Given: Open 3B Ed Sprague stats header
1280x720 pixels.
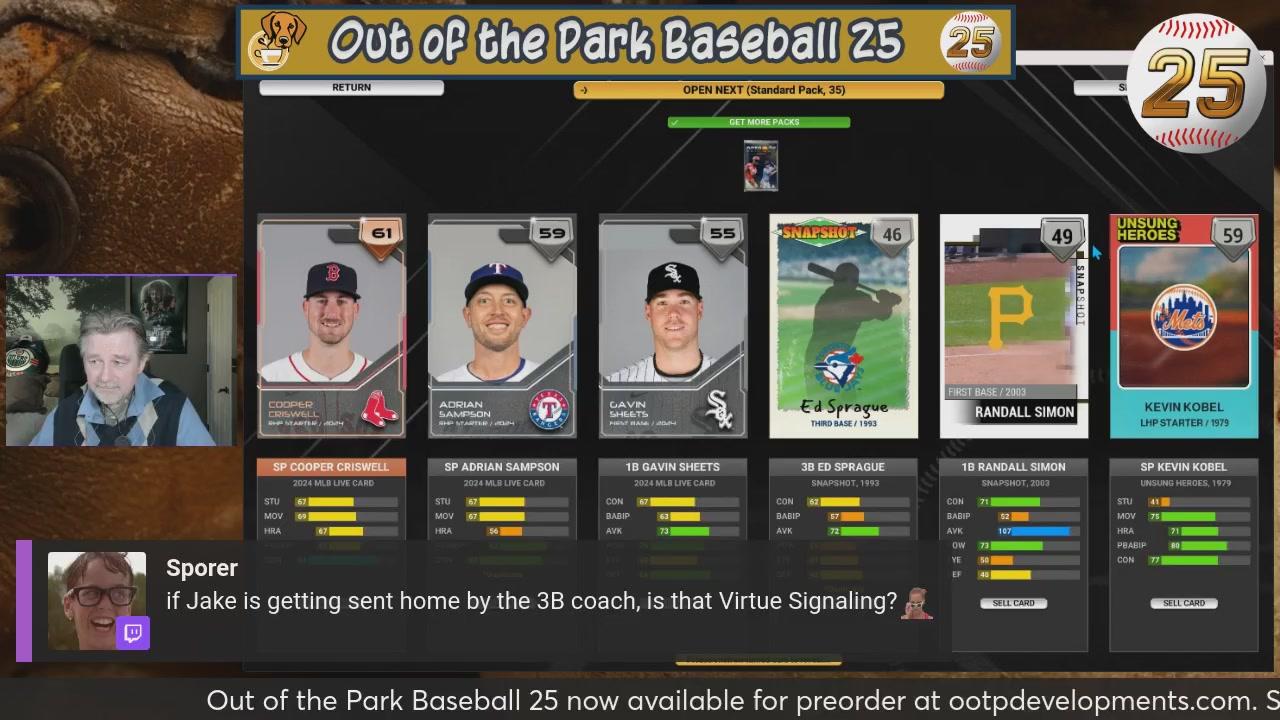Looking at the screenshot, I should pyautogui.click(x=843, y=467).
